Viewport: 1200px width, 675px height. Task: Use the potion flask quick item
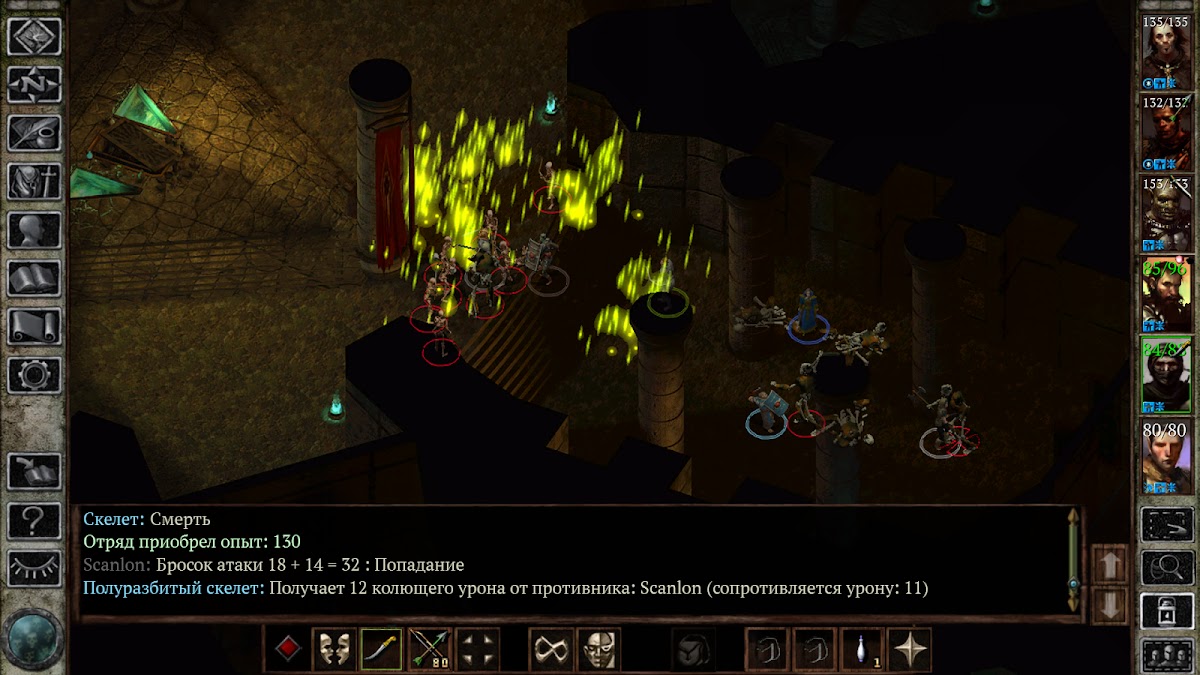point(861,650)
